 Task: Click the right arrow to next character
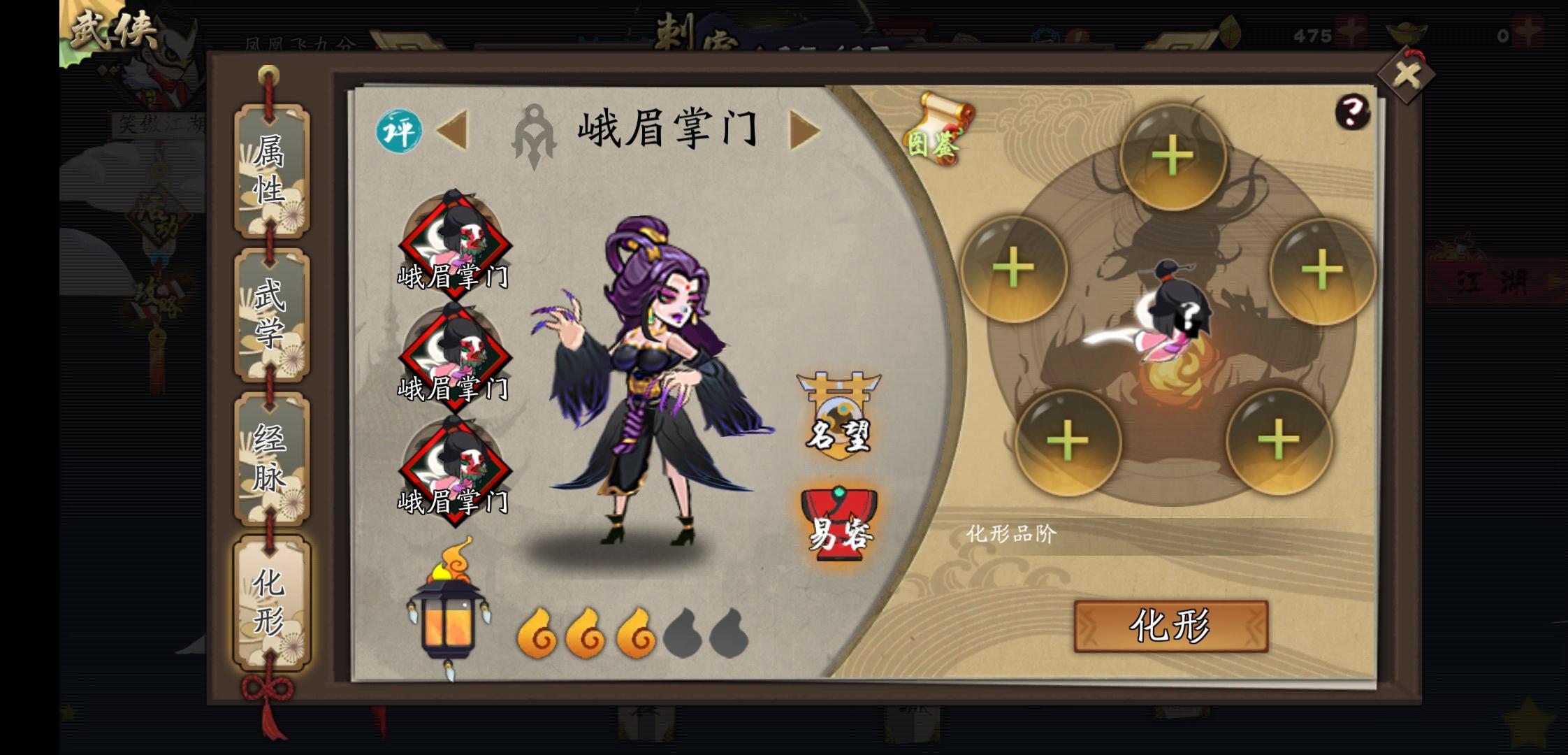tap(806, 131)
